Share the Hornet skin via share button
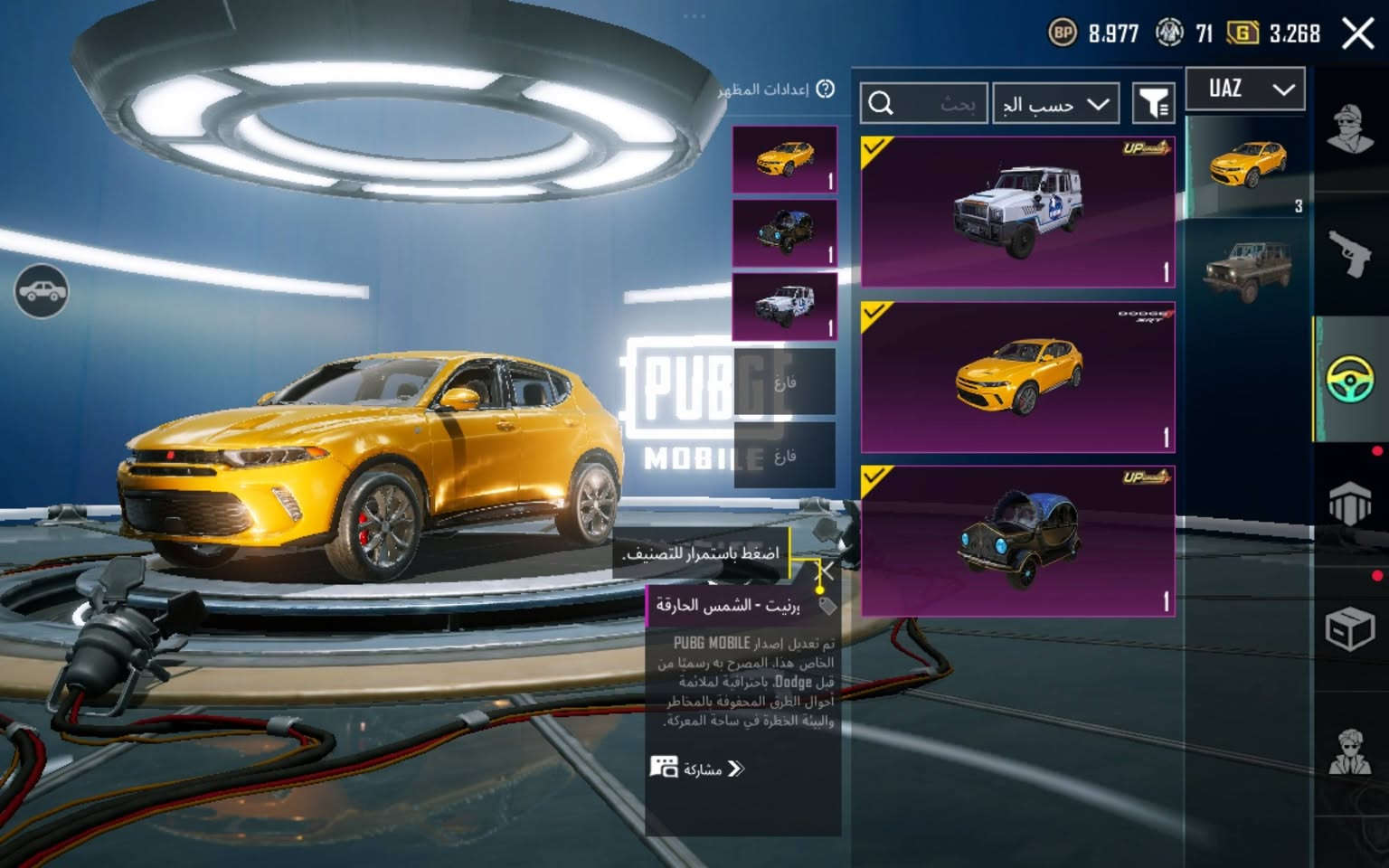The image size is (1389, 868). pos(696,769)
